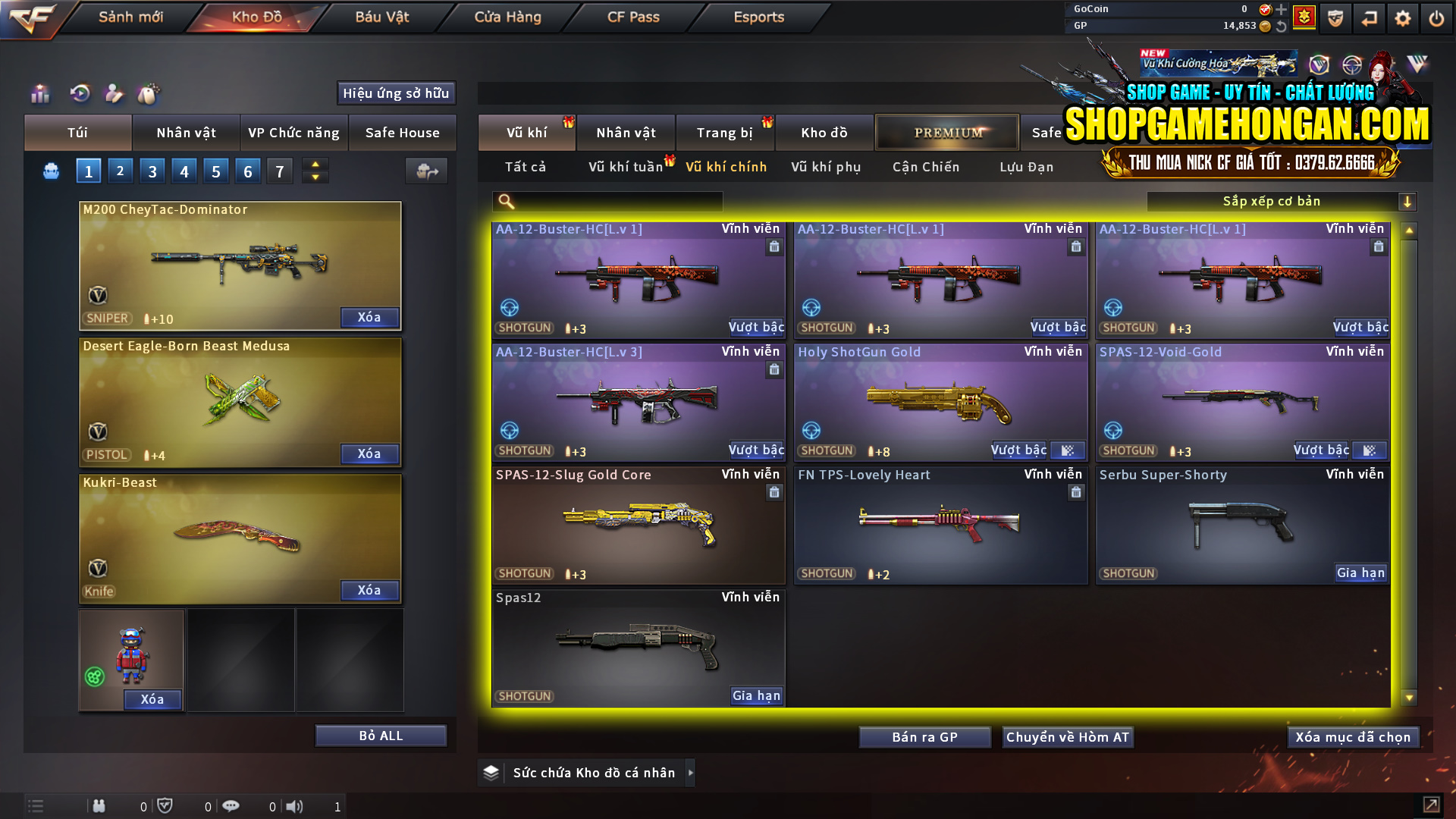Viewport: 1456px width, 819px height.
Task: Click the Bỏ ALL button
Action: point(381,735)
